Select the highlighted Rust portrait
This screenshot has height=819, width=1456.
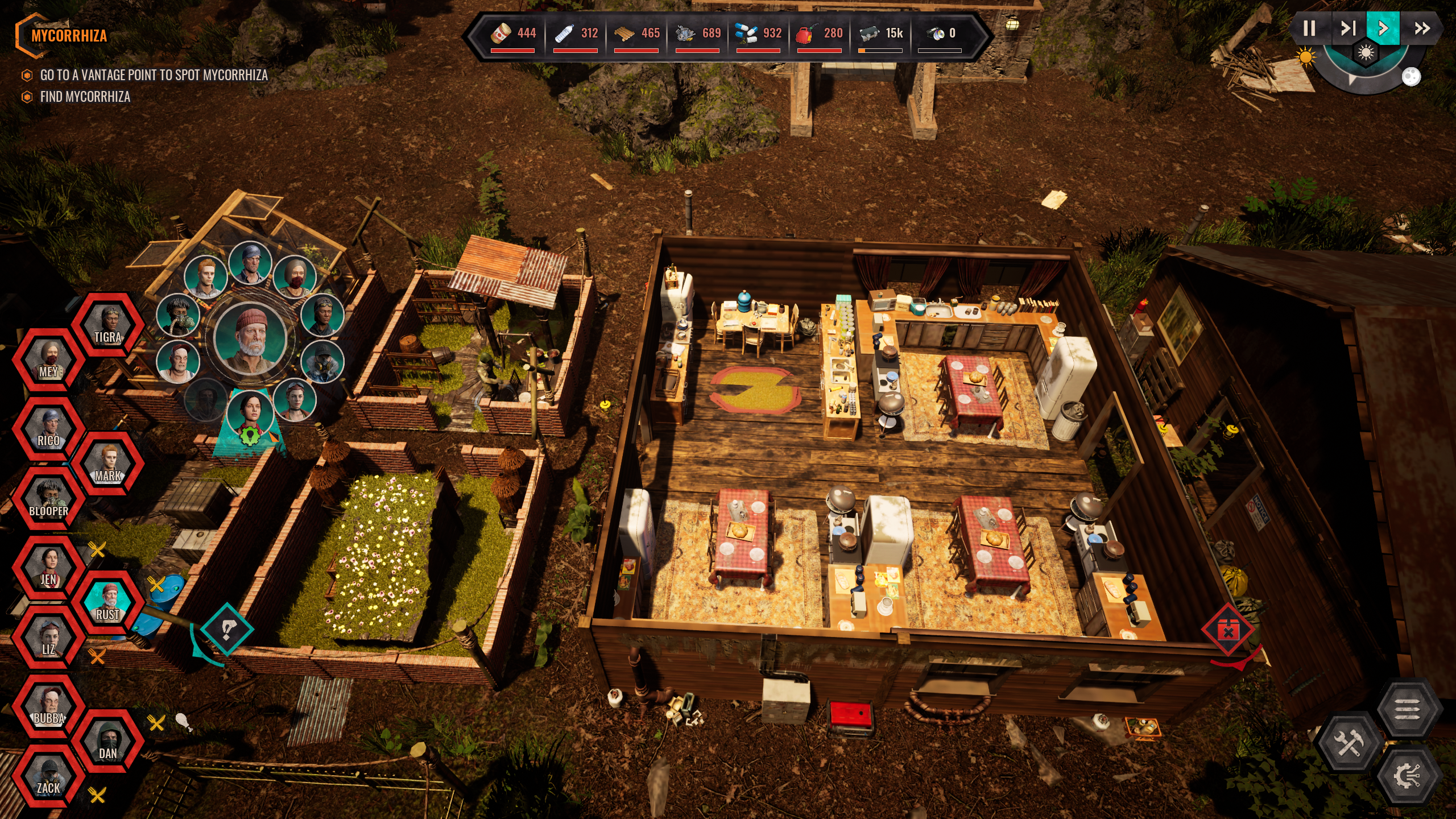point(108,603)
